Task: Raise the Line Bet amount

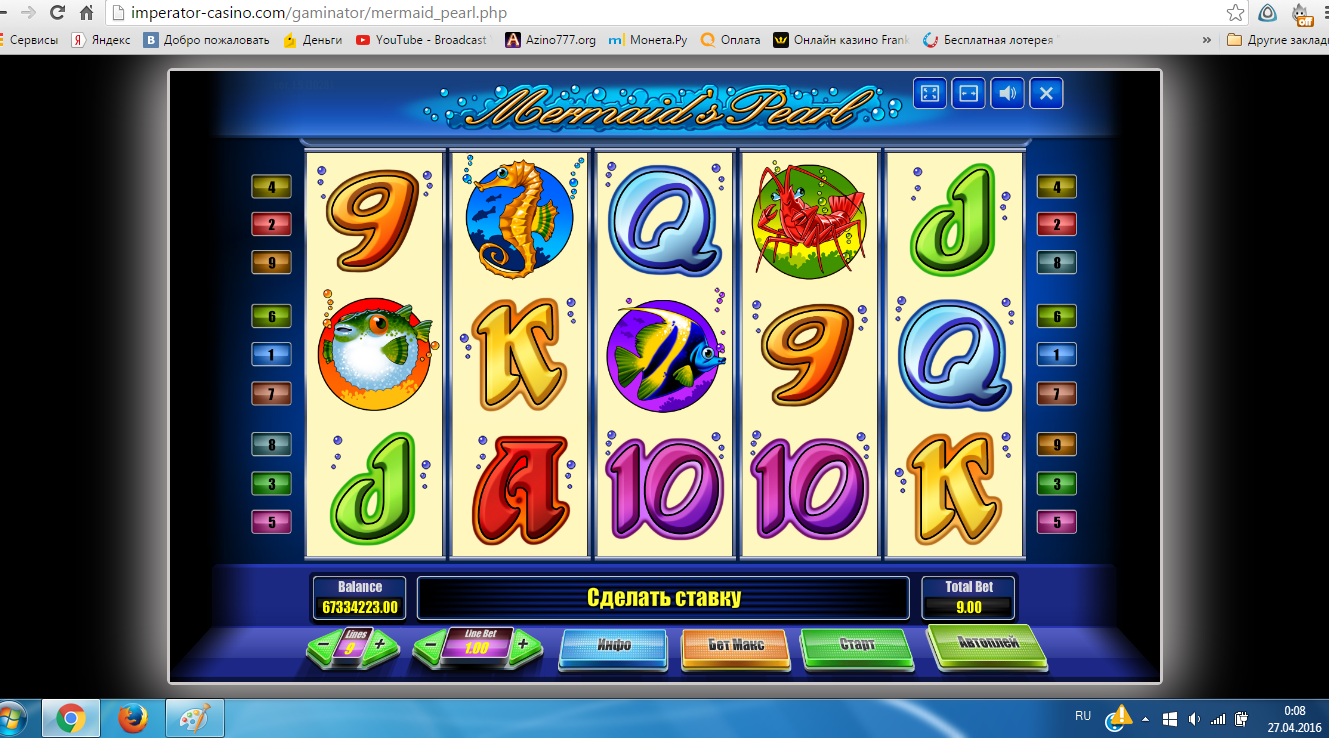Action: tap(522, 645)
